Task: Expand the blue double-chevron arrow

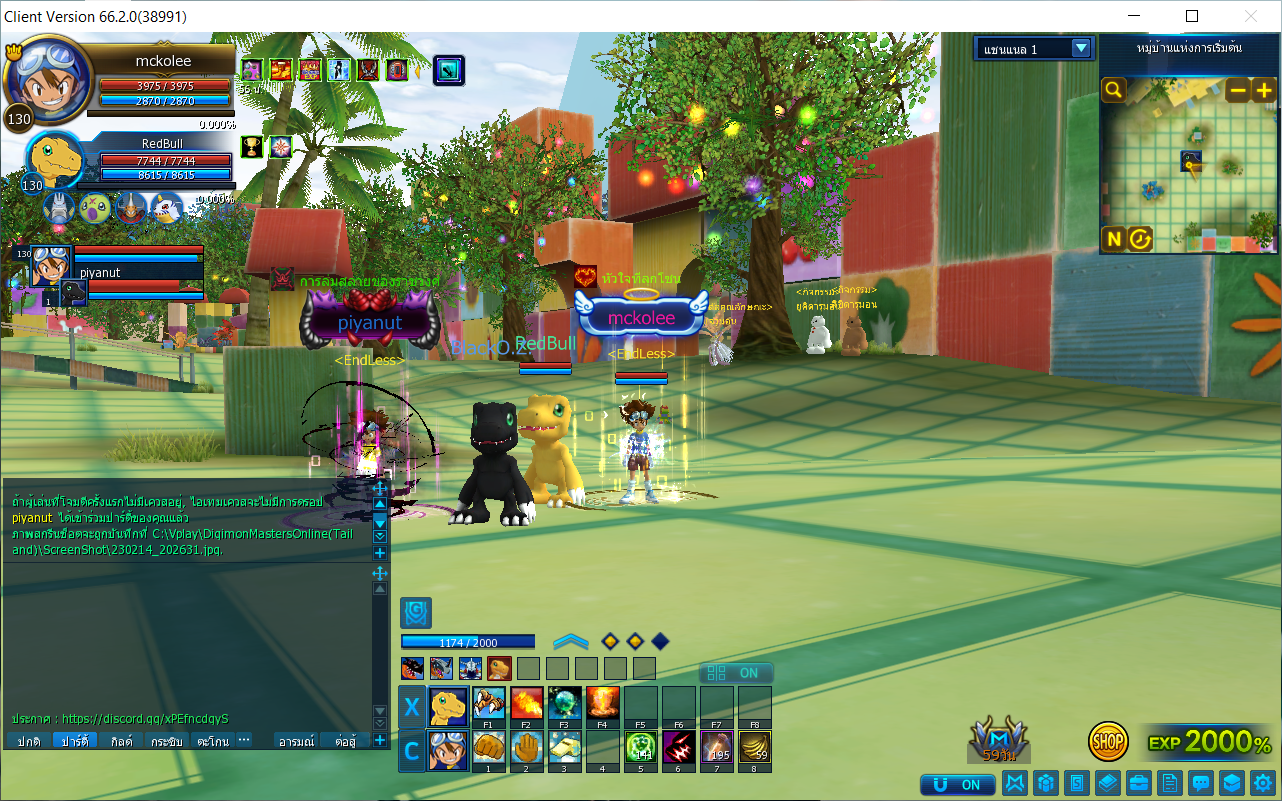Action: point(570,641)
